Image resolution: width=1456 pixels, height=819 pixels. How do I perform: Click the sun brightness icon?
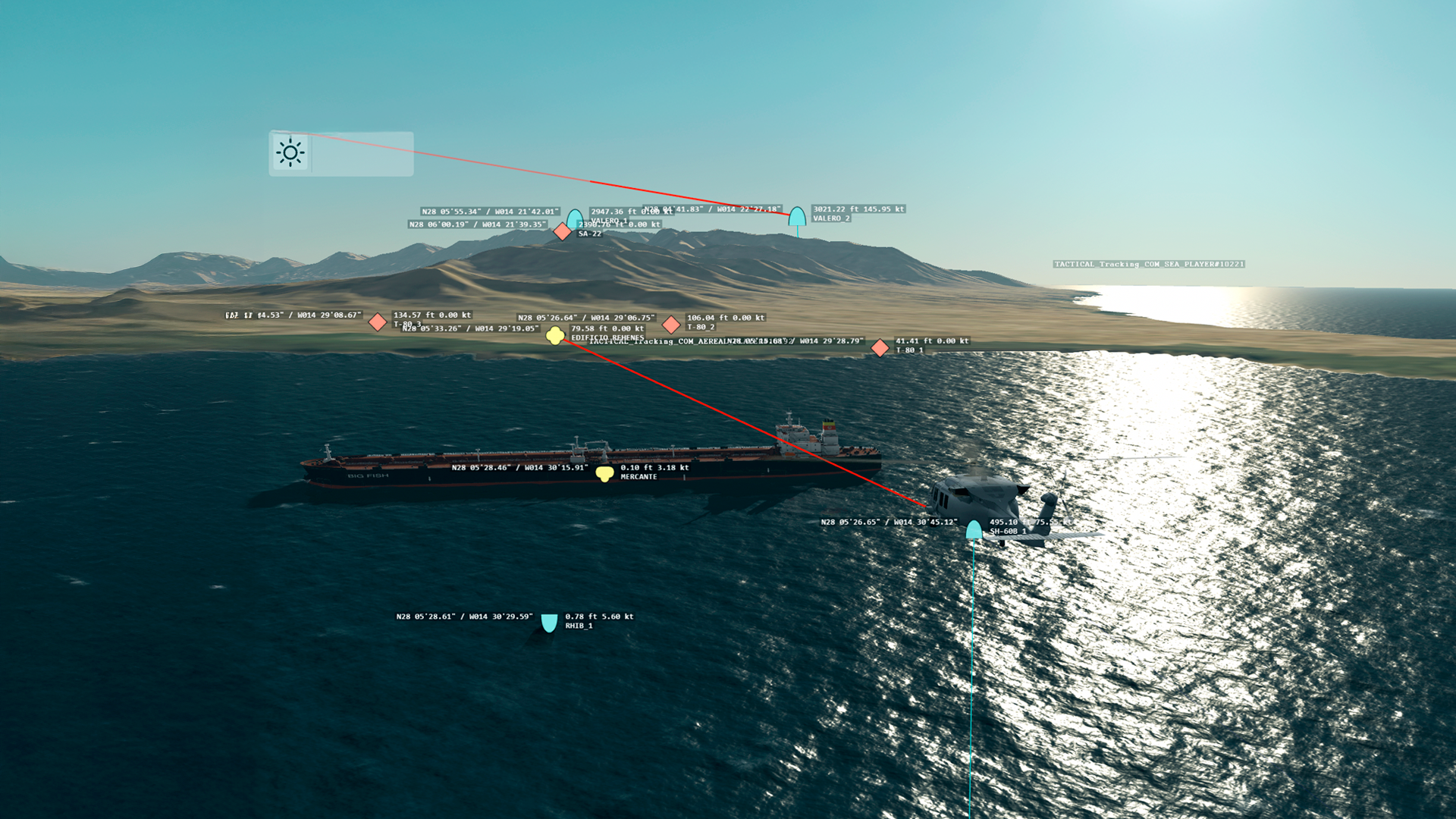point(290,152)
